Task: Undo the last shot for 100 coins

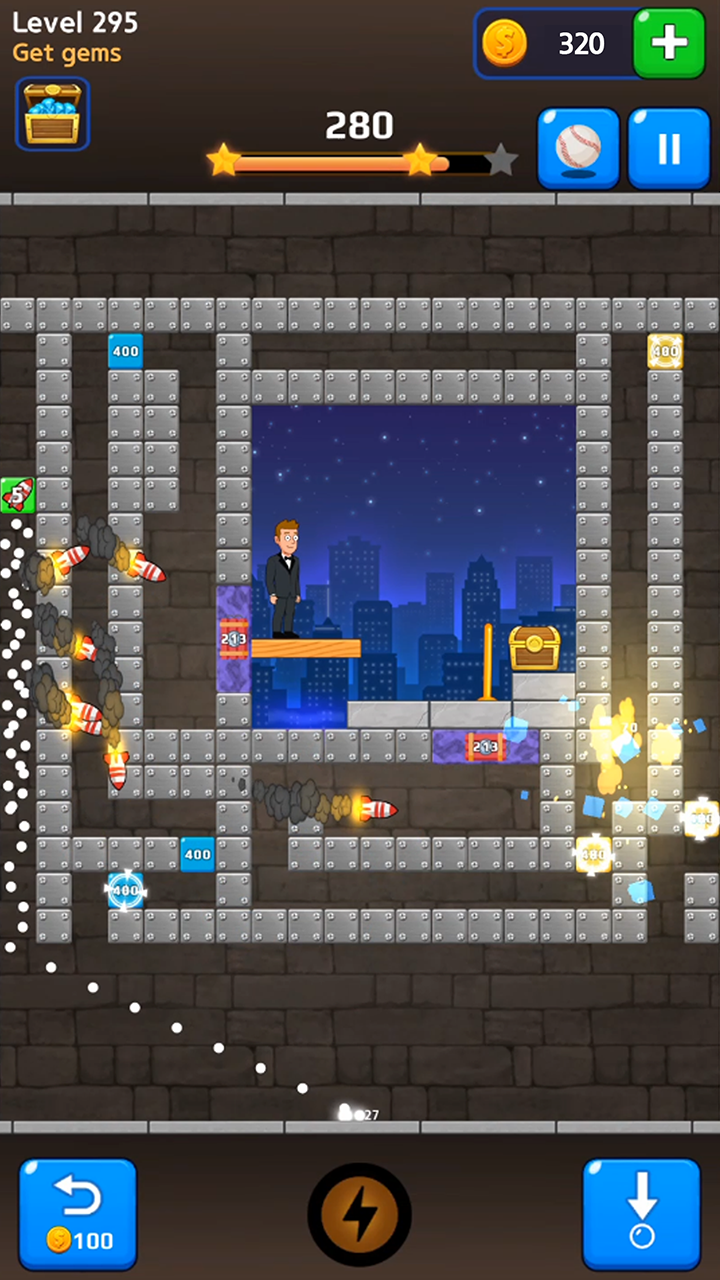Action: tap(78, 1213)
